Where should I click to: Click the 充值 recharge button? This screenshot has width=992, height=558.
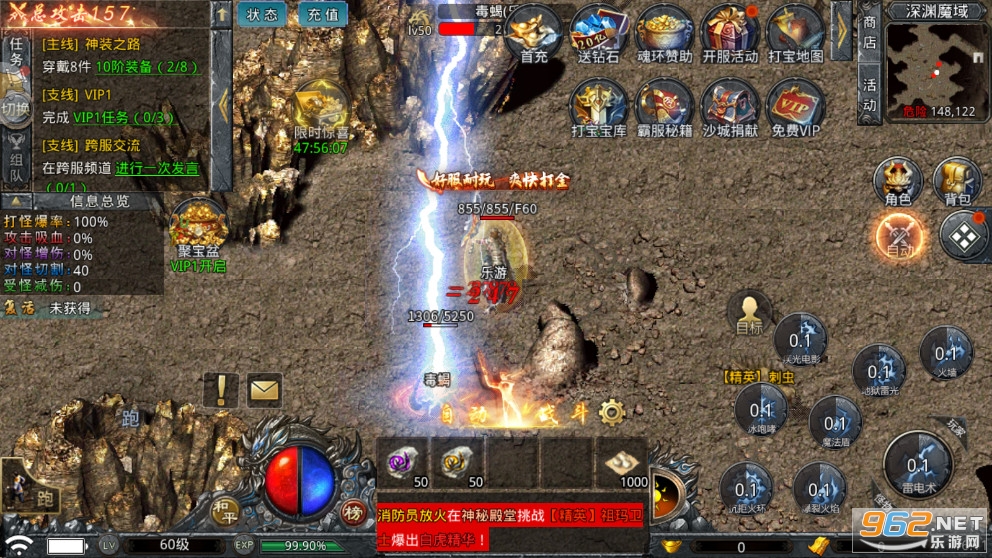click(321, 14)
